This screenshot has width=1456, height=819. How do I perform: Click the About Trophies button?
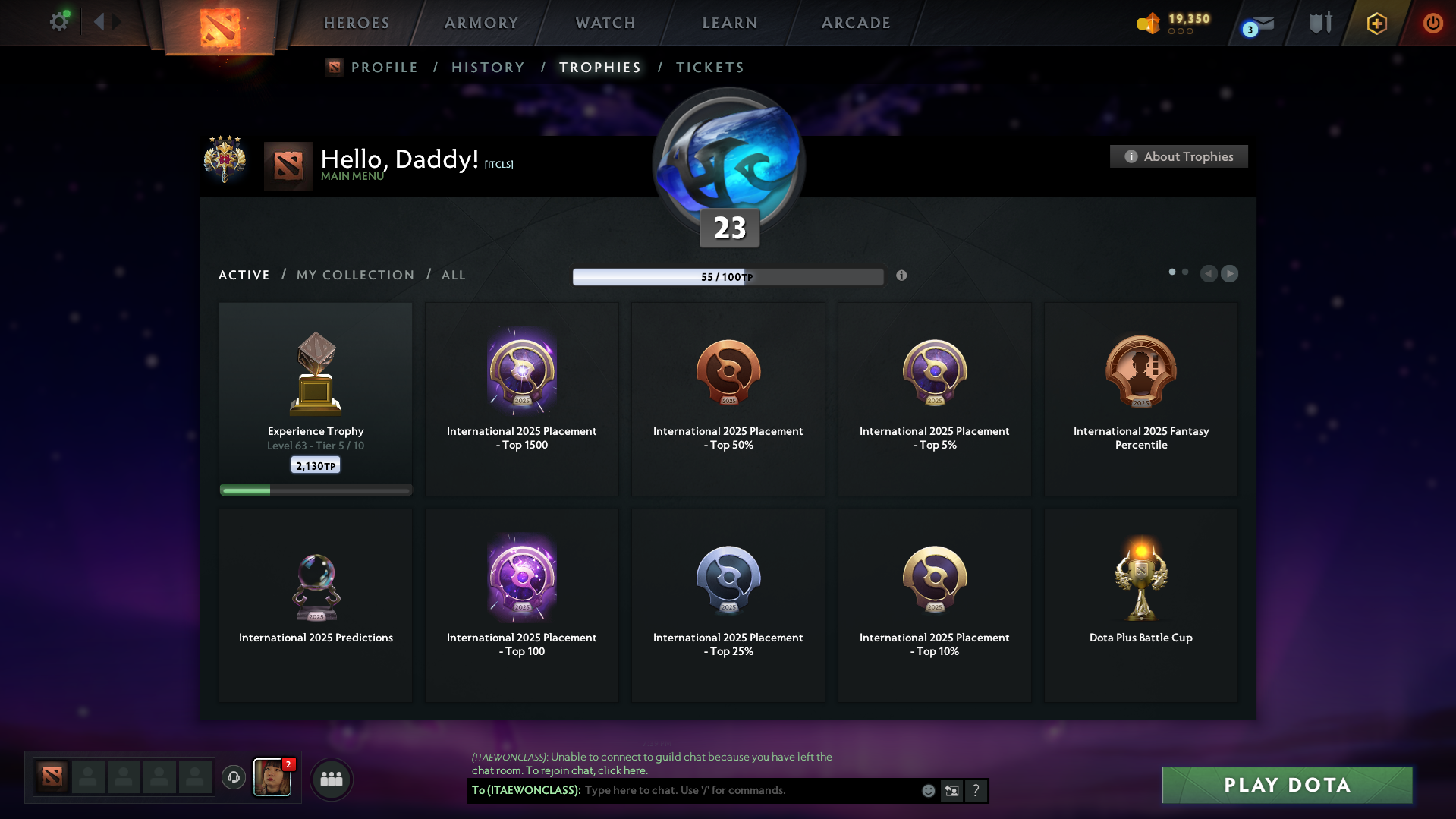[1178, 156]
